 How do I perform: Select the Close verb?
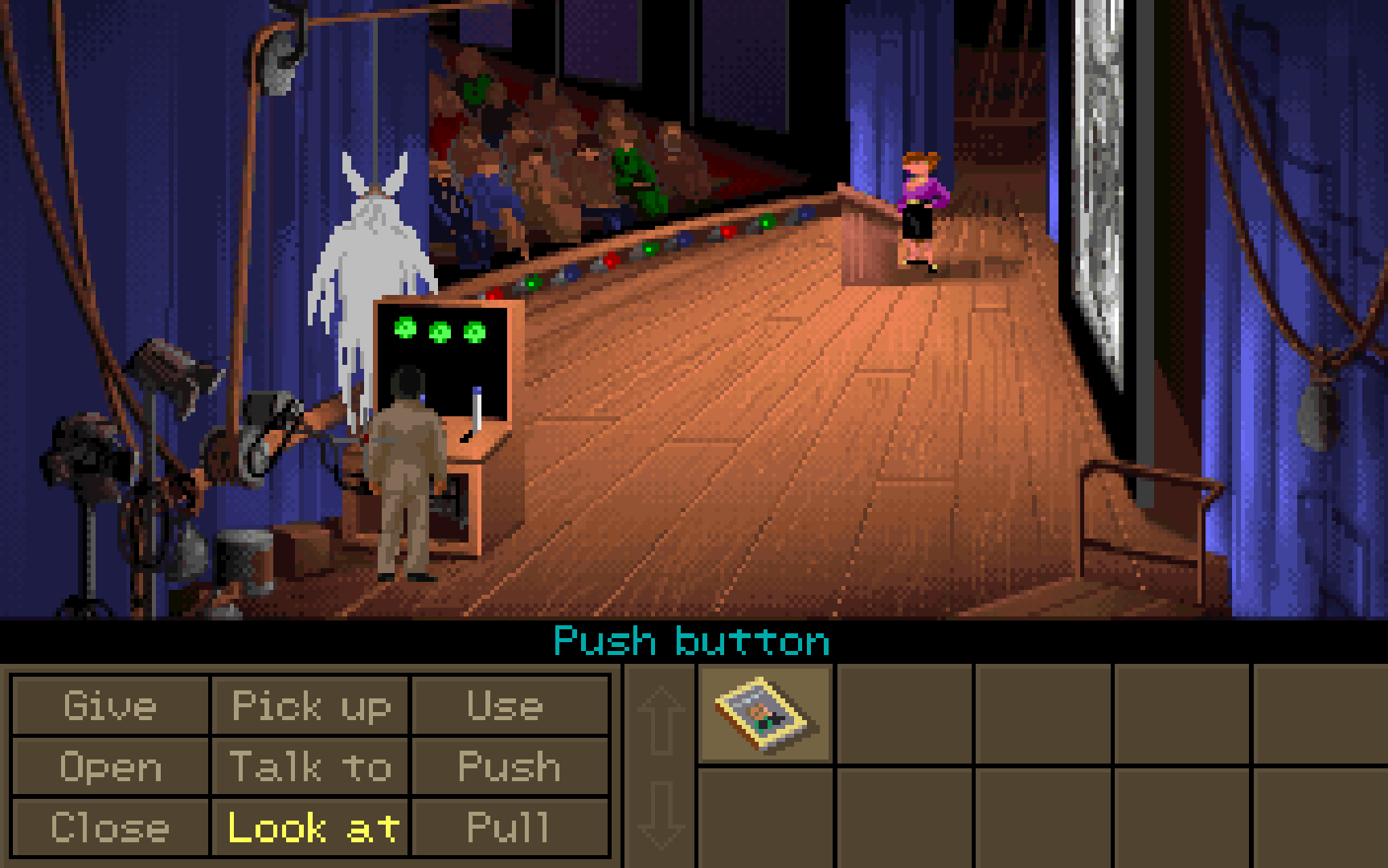coord(110,827)
